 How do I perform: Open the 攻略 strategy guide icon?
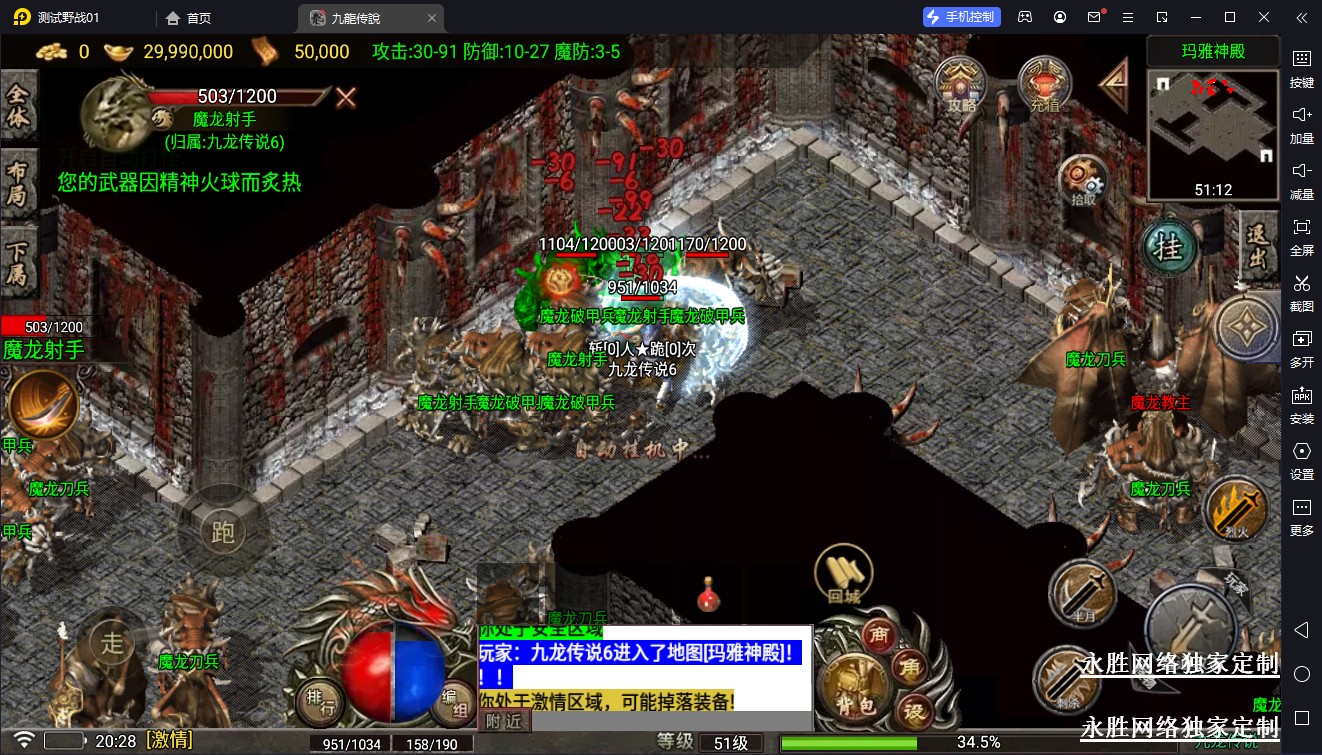tap(961, 84)
